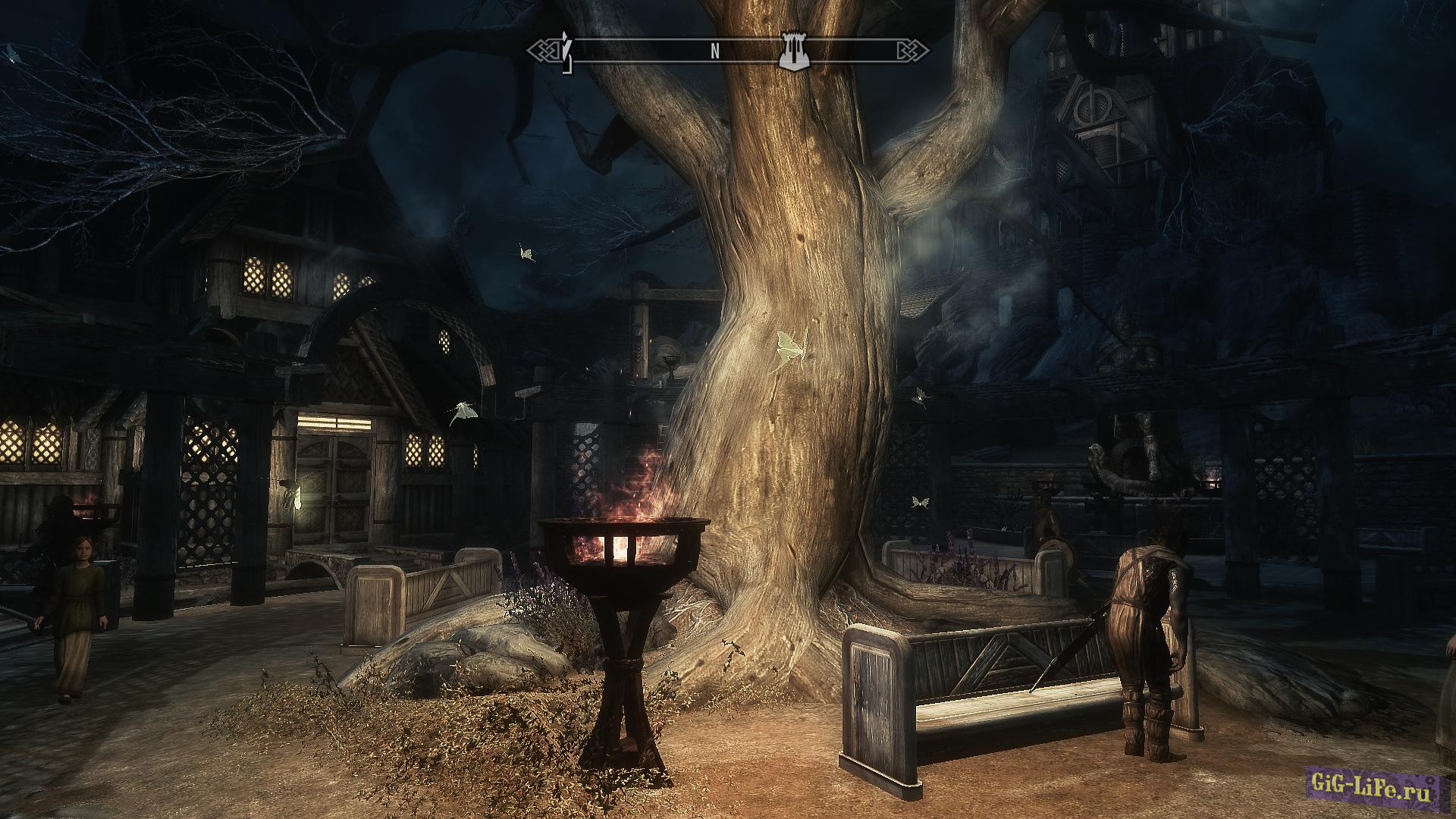Click the N heading on the compass bar
Screen dimensions: 1456x819
pos(714,52)
